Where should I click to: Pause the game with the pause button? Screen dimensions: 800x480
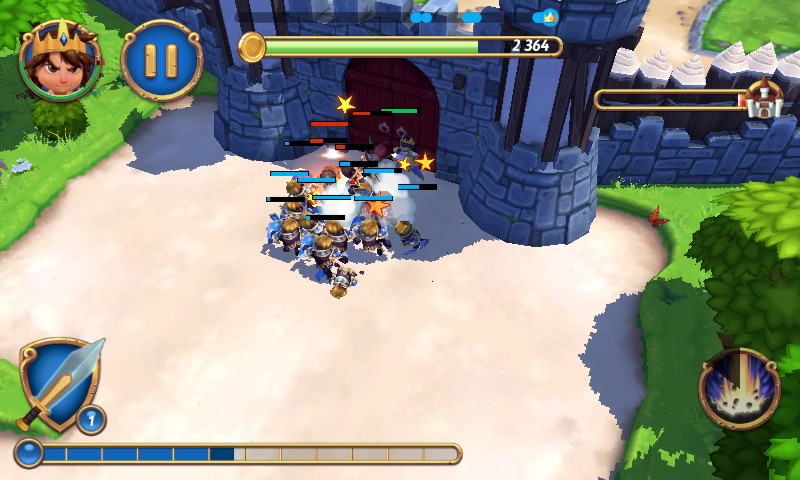pyautogui.click(x=161, y=60)
